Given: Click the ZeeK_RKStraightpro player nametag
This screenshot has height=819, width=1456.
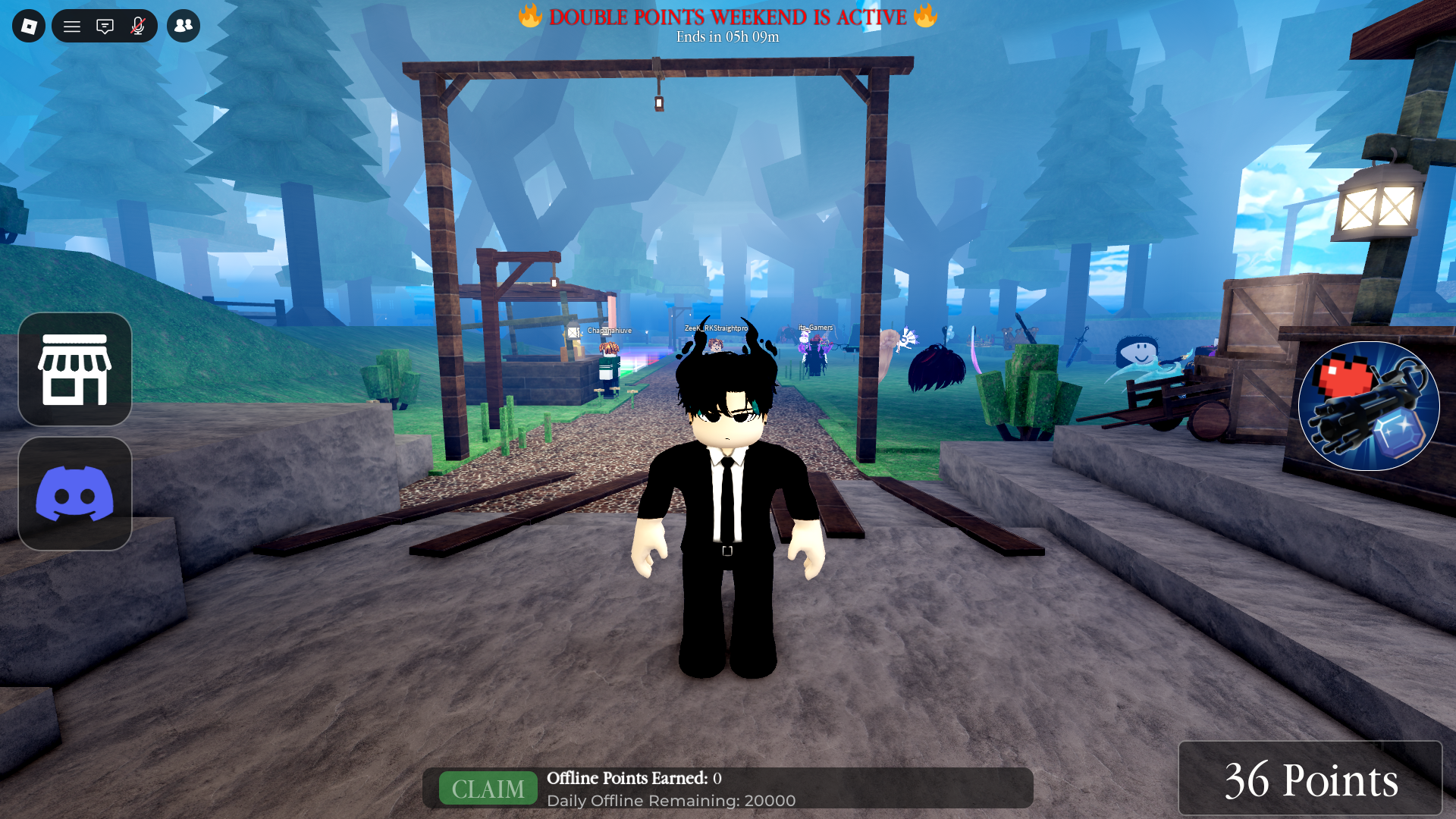Looking at the screenshot, I should (717, 328).
